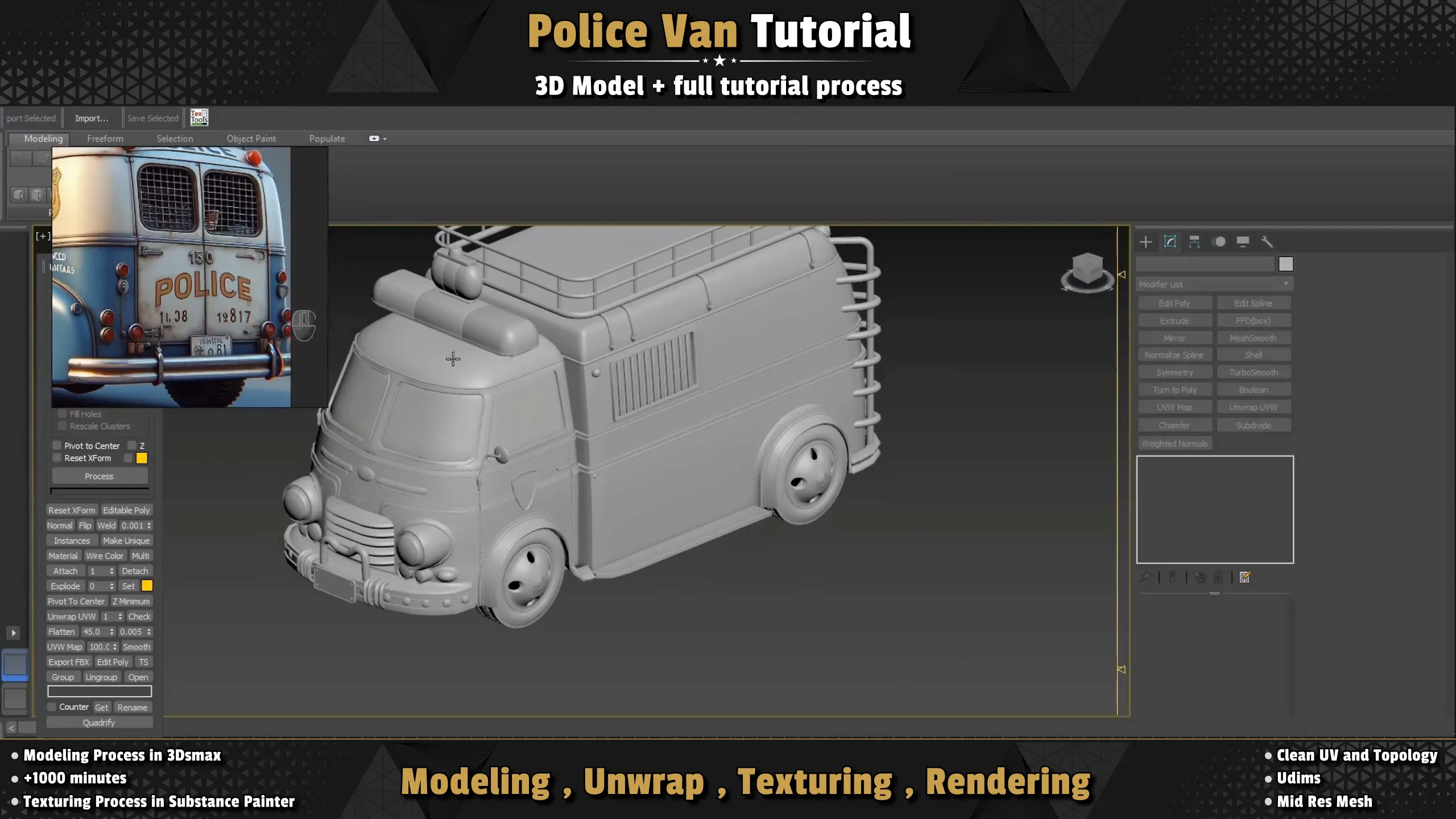Click the Remove modifier trash icon
This screenshot has height=819, width=1456.
pos(1218,577)
